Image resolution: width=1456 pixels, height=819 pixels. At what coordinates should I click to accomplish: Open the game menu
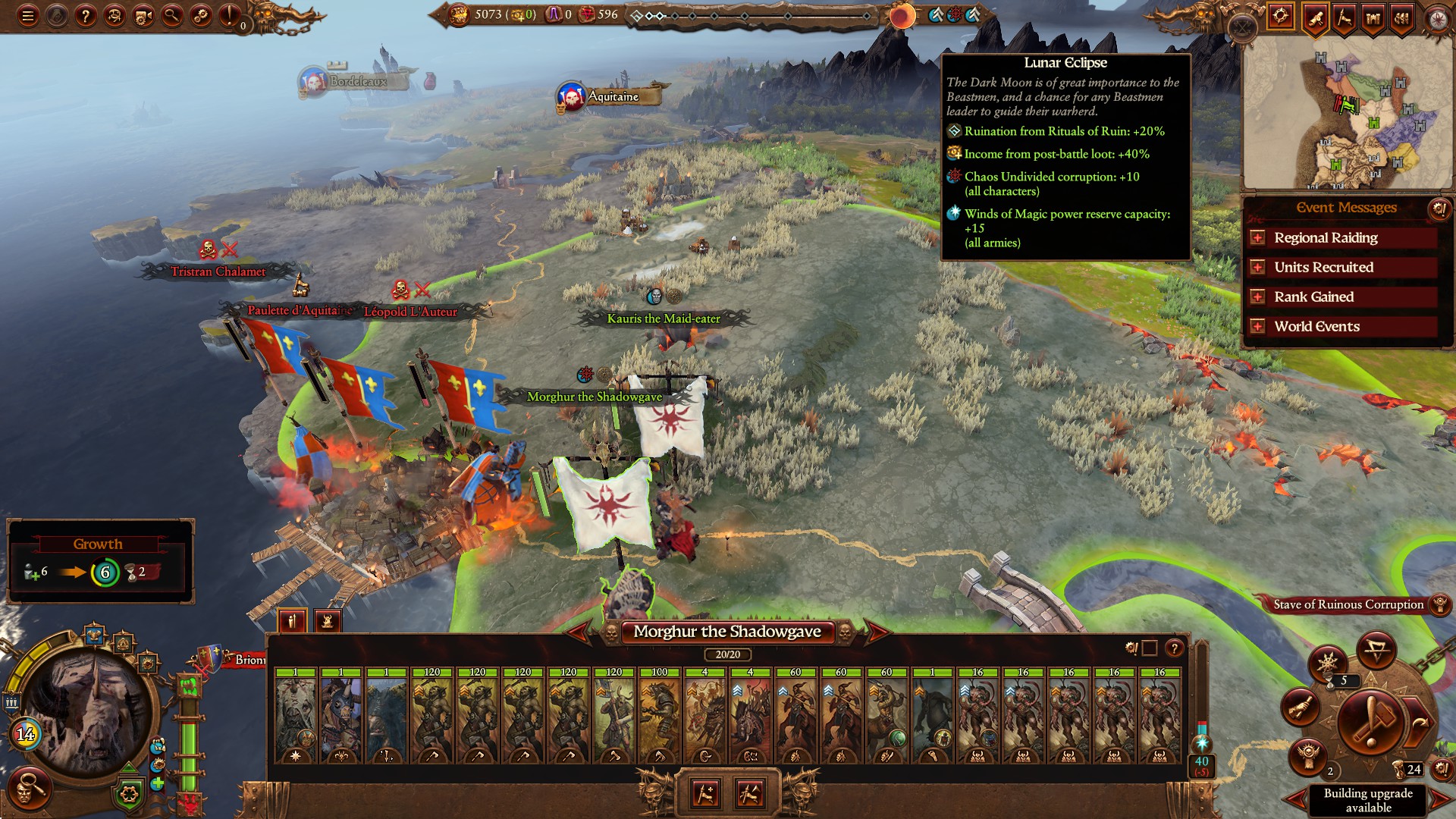click(x=28, y=14)
